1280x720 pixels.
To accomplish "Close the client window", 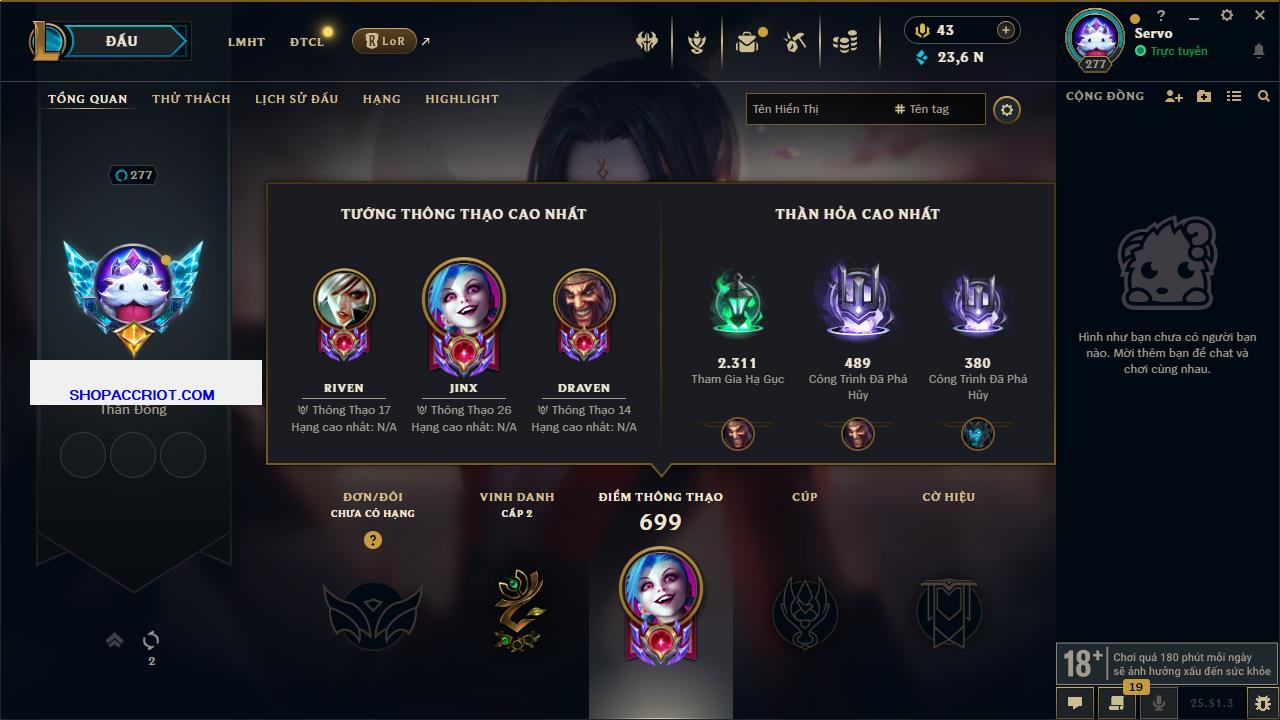I will point(1260,16).
